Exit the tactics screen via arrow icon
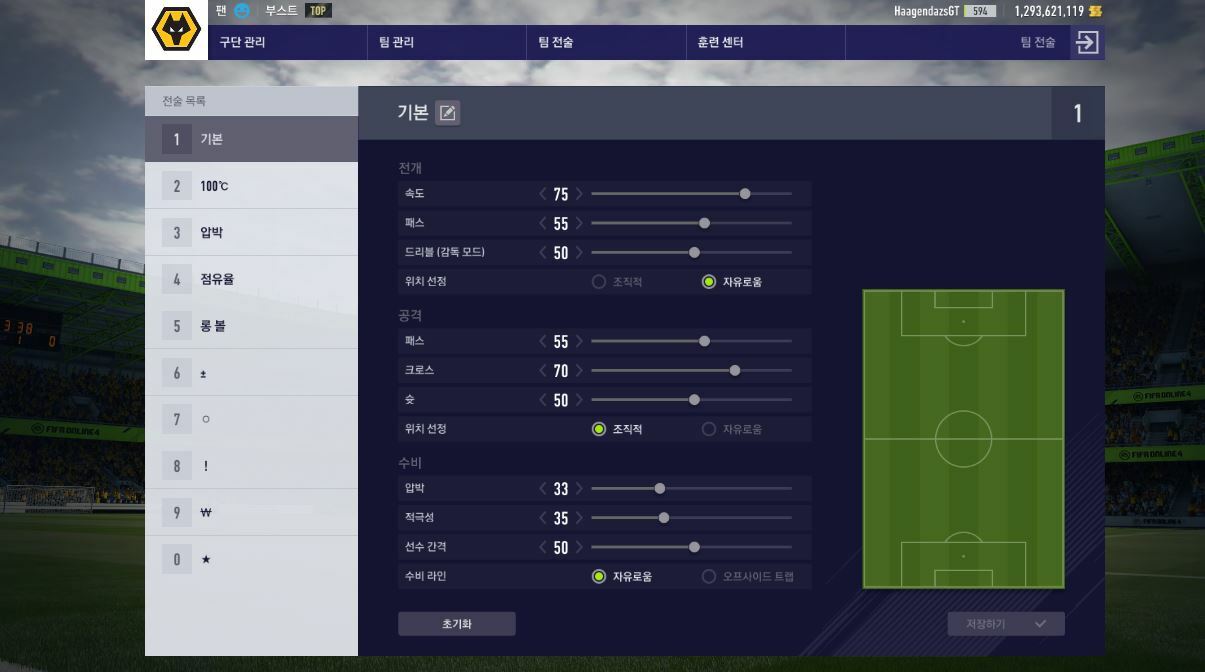Screen dimensions: 1205x672 point(1086,42)
